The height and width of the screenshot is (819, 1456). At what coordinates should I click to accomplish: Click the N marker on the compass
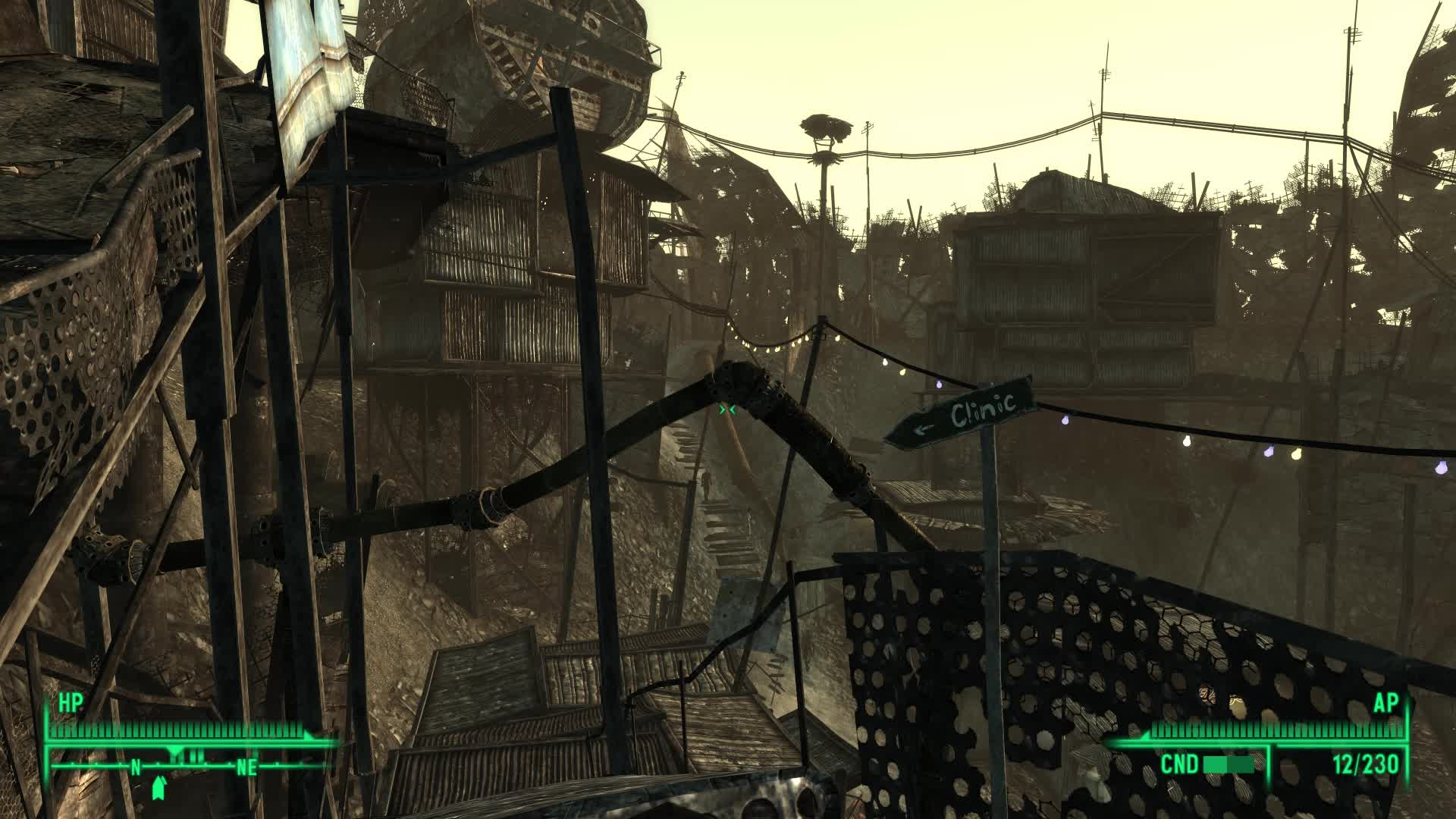[x=135, y=767]
